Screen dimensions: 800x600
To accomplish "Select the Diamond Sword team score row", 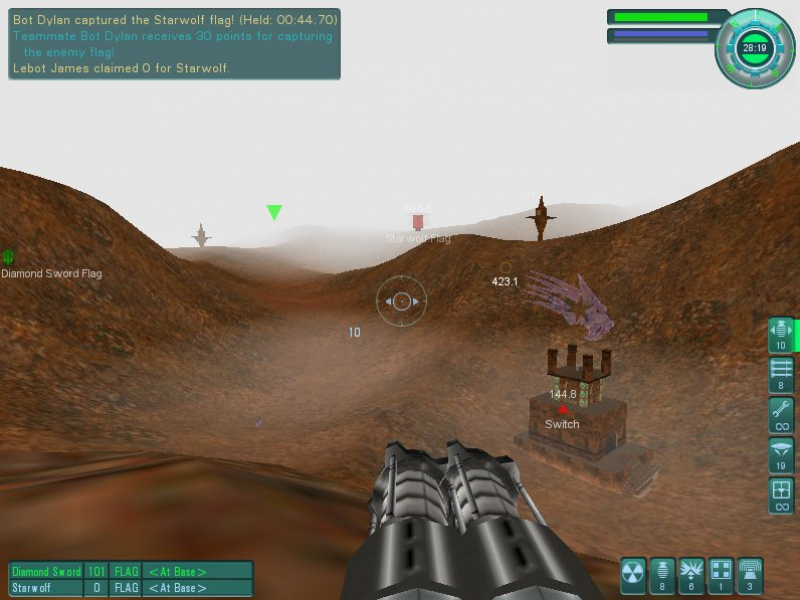I will tap(130, 572).
